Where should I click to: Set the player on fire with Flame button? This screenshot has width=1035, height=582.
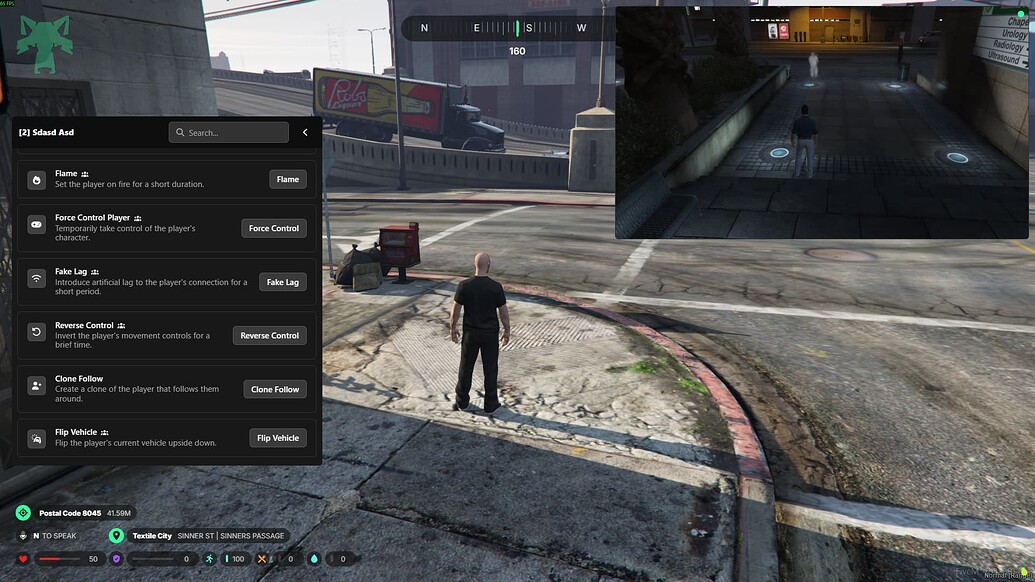coord(288,180)
